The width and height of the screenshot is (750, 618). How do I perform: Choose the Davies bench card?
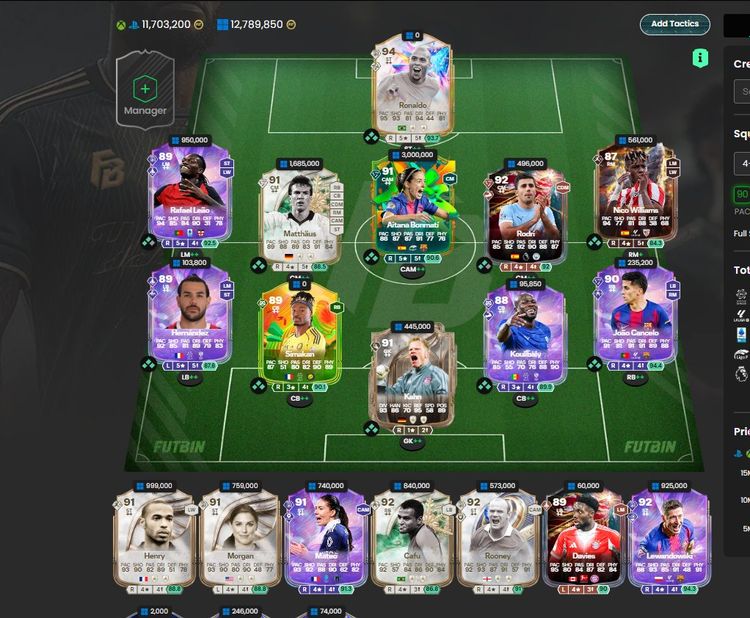coord(583,537)
